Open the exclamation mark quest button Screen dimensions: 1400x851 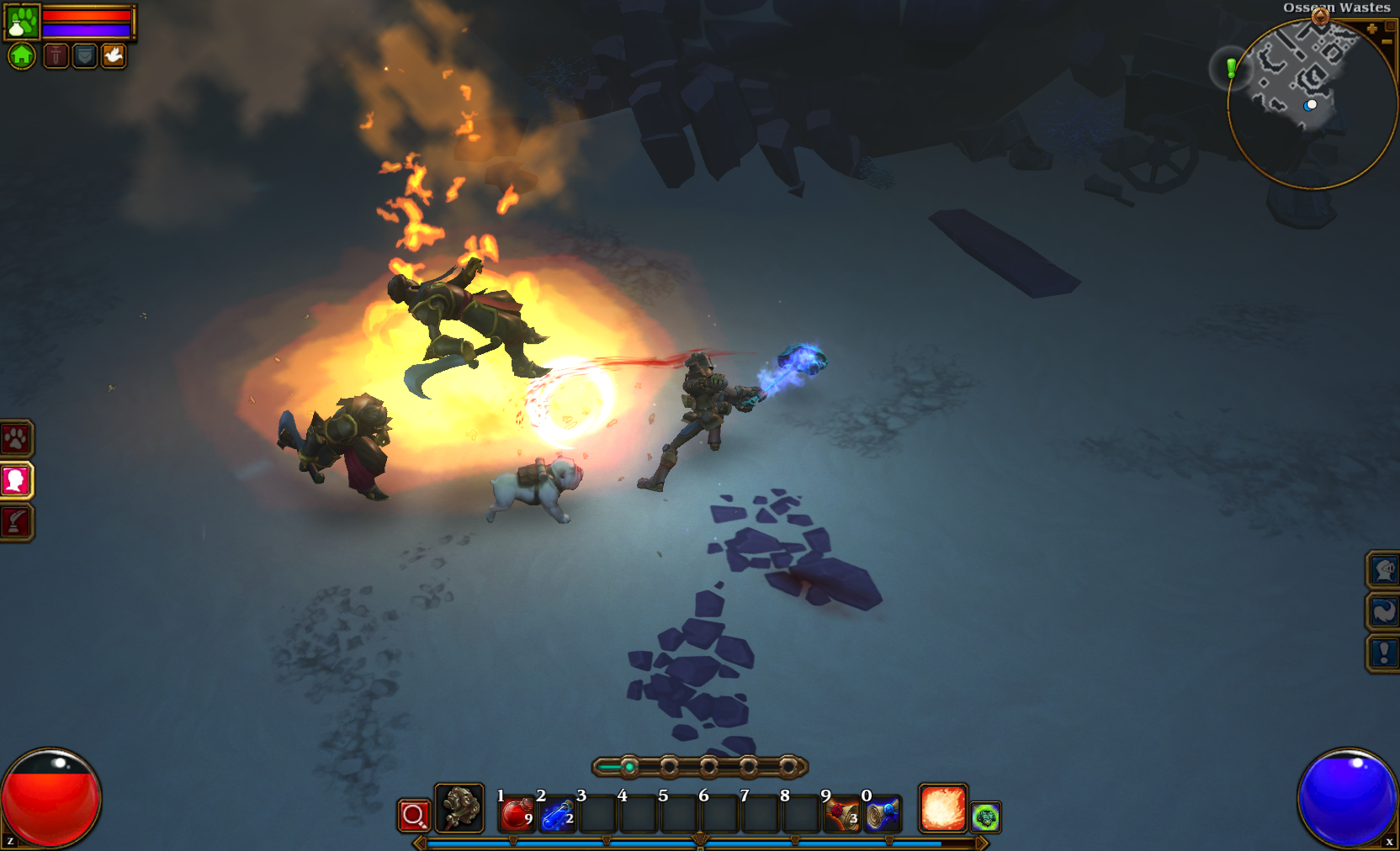pos(1384,653)
